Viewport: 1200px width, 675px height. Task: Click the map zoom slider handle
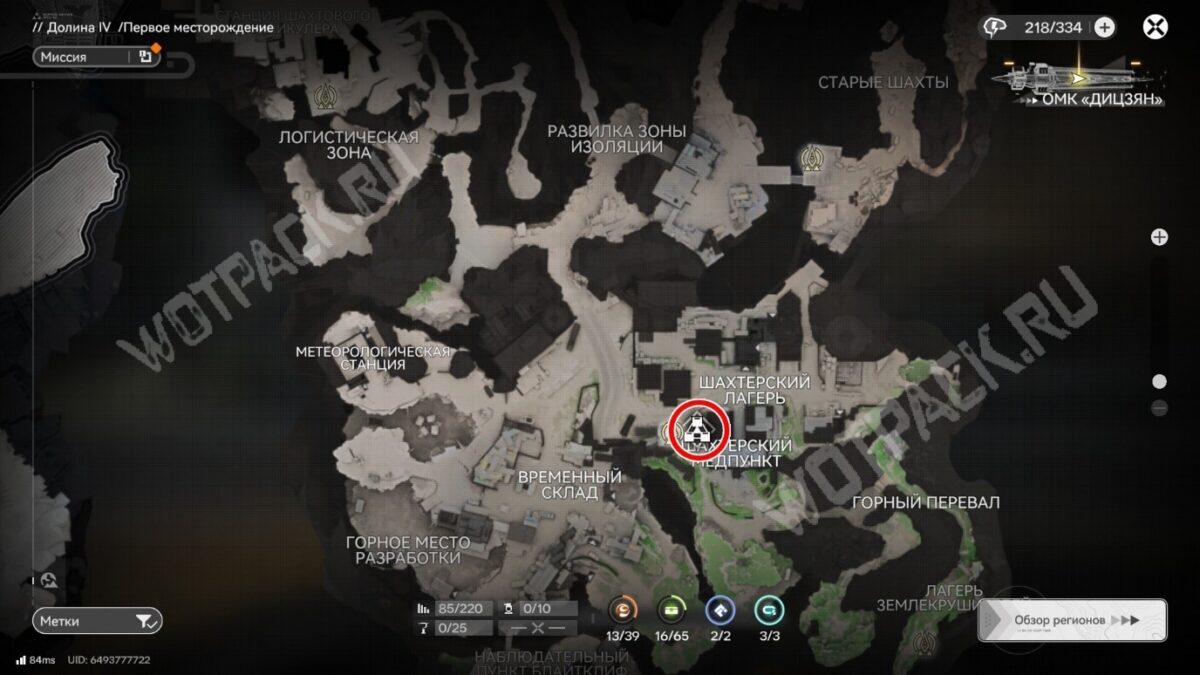click(x=1159, y=381)
